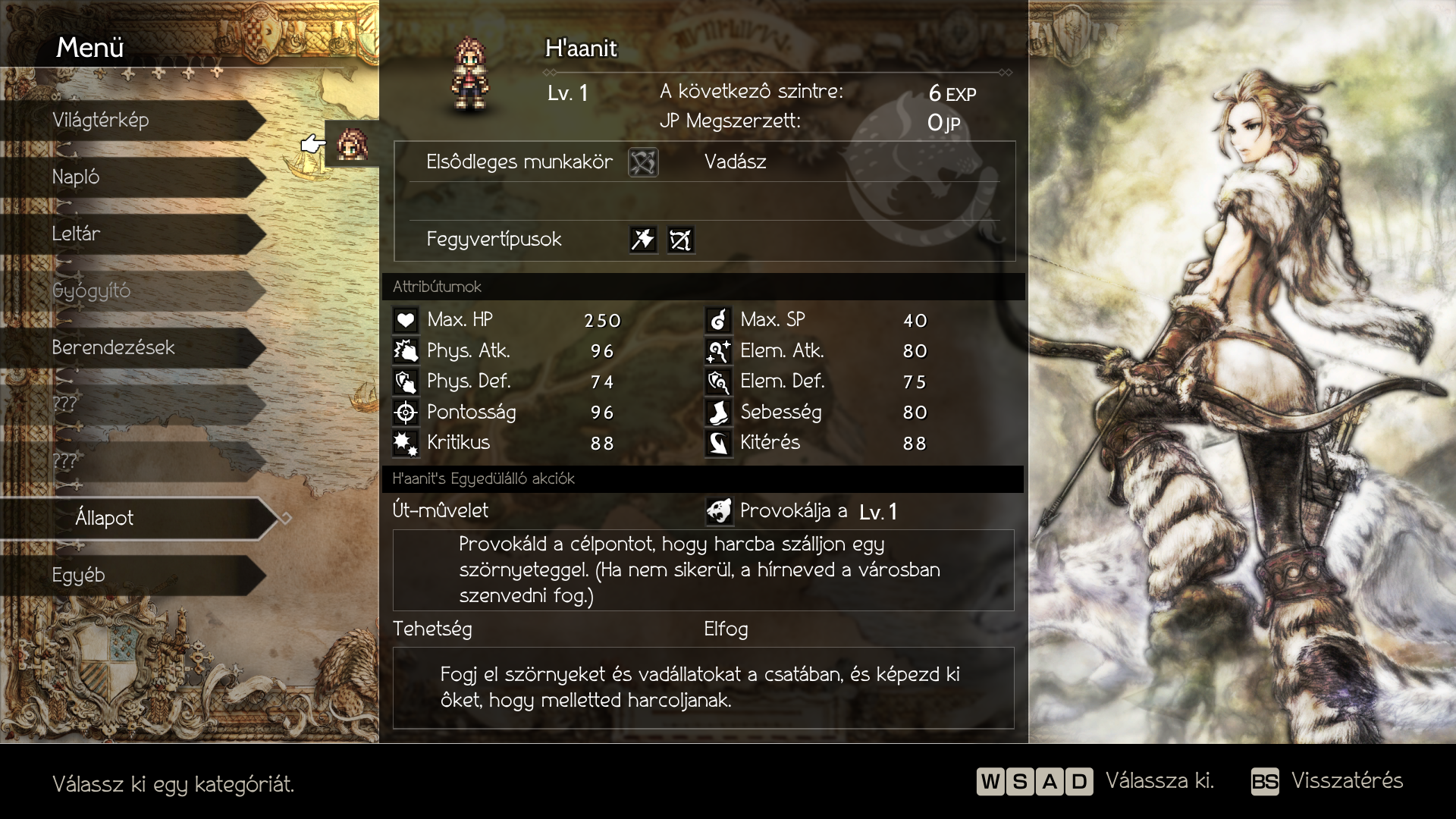
Task: Open the Leltár inventory menu
Action: (133, 234)
